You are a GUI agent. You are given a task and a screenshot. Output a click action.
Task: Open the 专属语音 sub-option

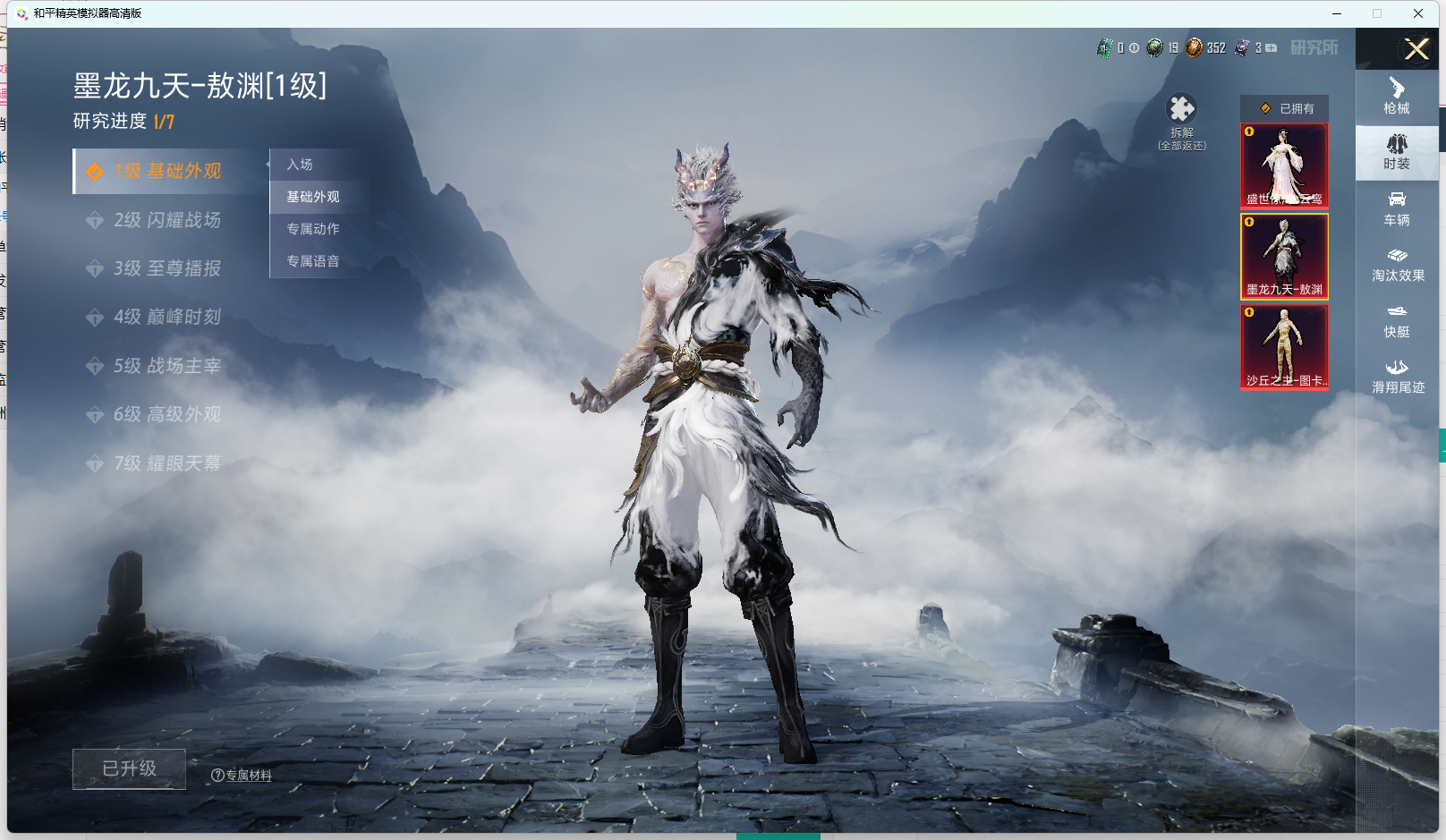(313, 261)
